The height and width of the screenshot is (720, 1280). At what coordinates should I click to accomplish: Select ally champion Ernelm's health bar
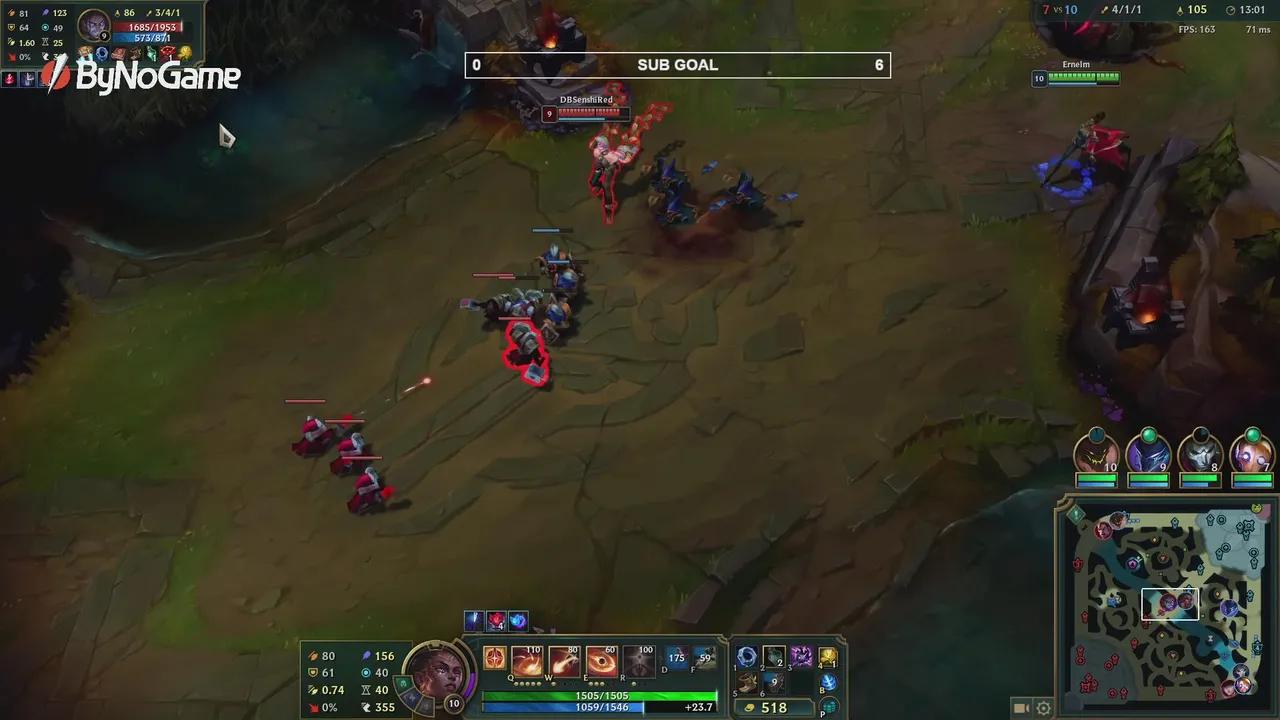(x=1084, y=79)
